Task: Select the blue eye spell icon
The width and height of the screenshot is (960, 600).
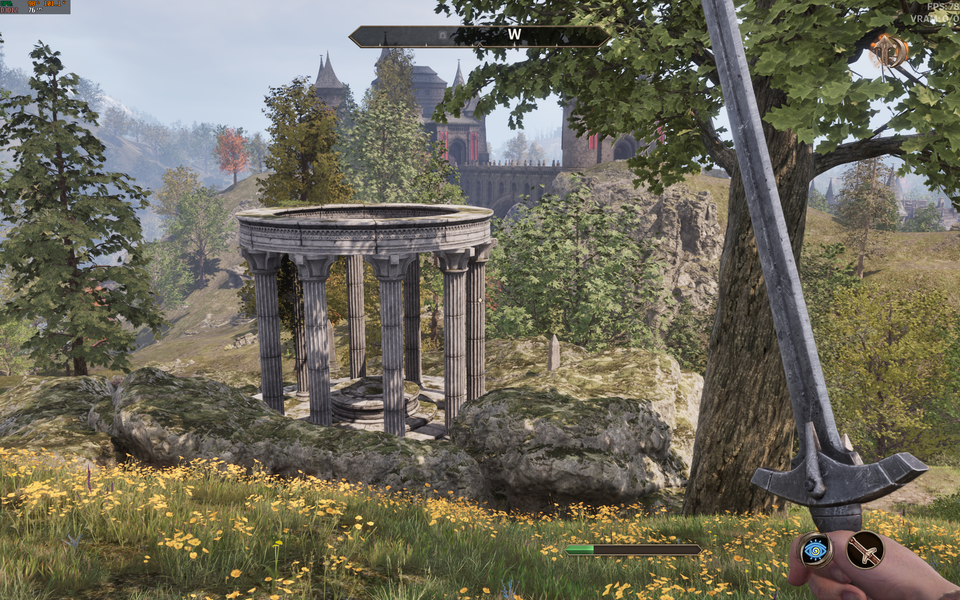Action: (816, 549)
